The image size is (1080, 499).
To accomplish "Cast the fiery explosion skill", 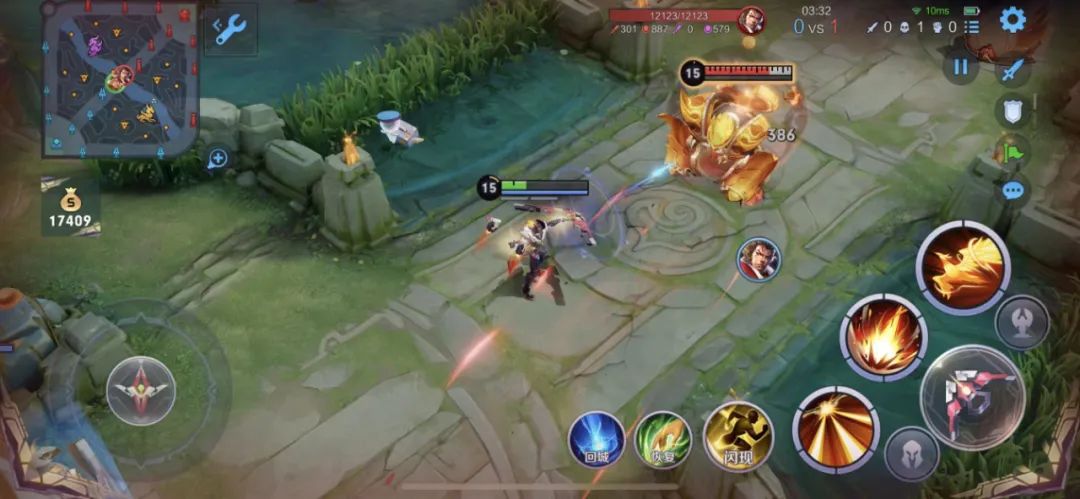I will tap(883, 337).
